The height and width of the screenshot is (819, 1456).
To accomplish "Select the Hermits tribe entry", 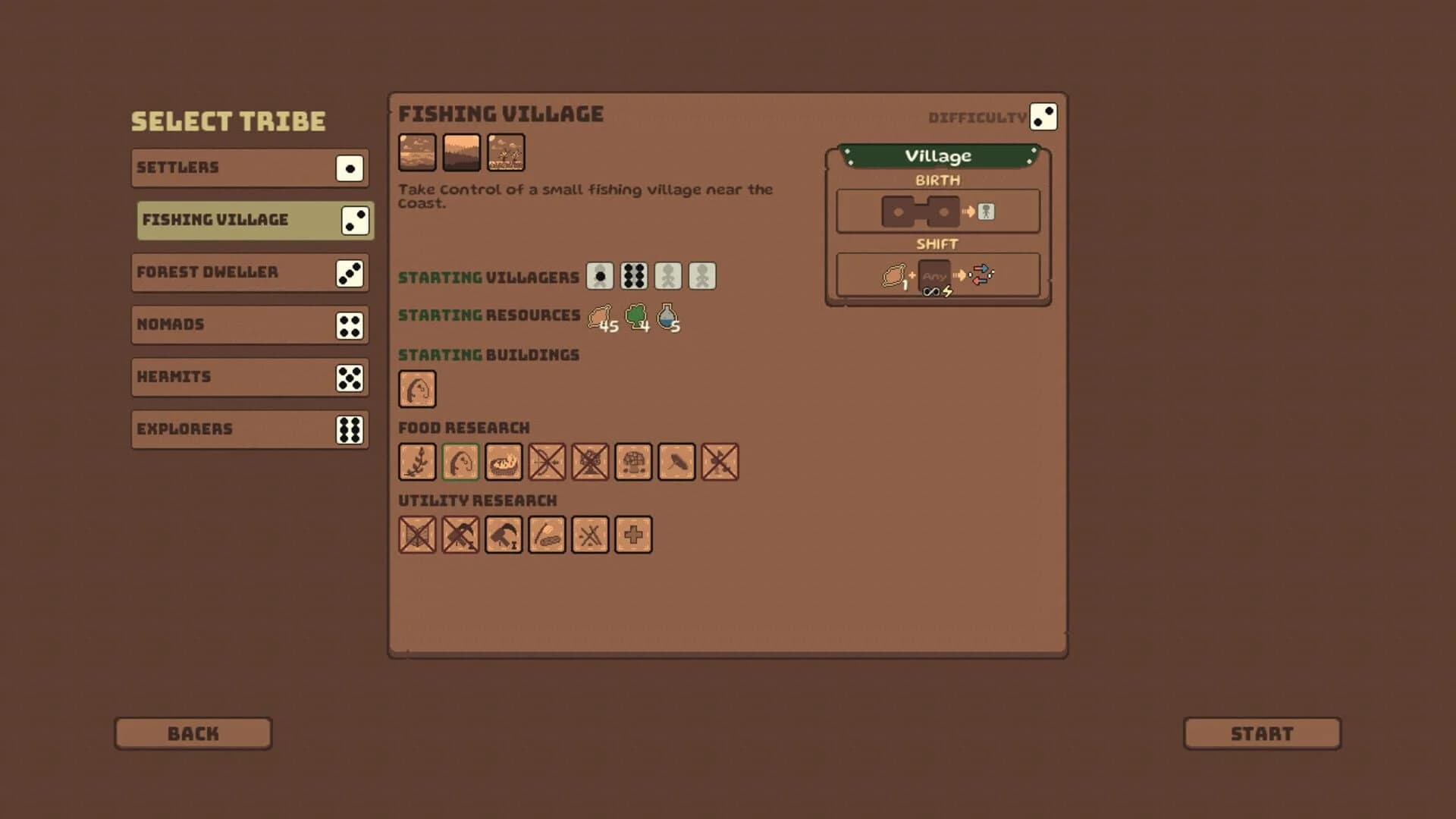I will click(250, 376).
